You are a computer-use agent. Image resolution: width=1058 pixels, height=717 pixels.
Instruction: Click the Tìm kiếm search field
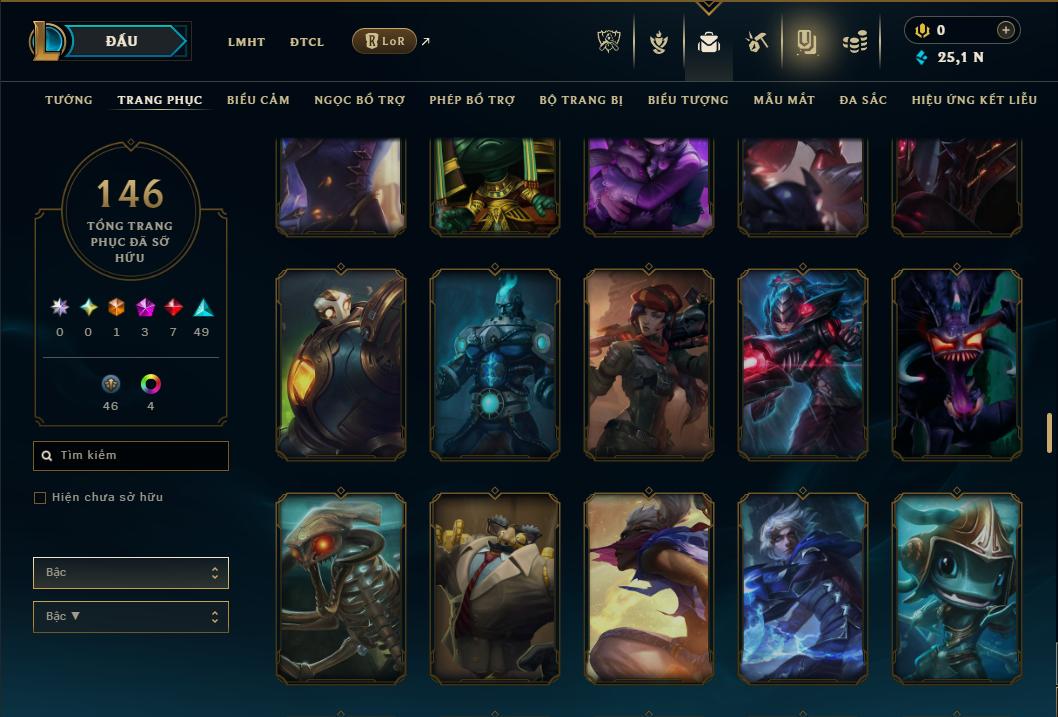tap(131, 456)
